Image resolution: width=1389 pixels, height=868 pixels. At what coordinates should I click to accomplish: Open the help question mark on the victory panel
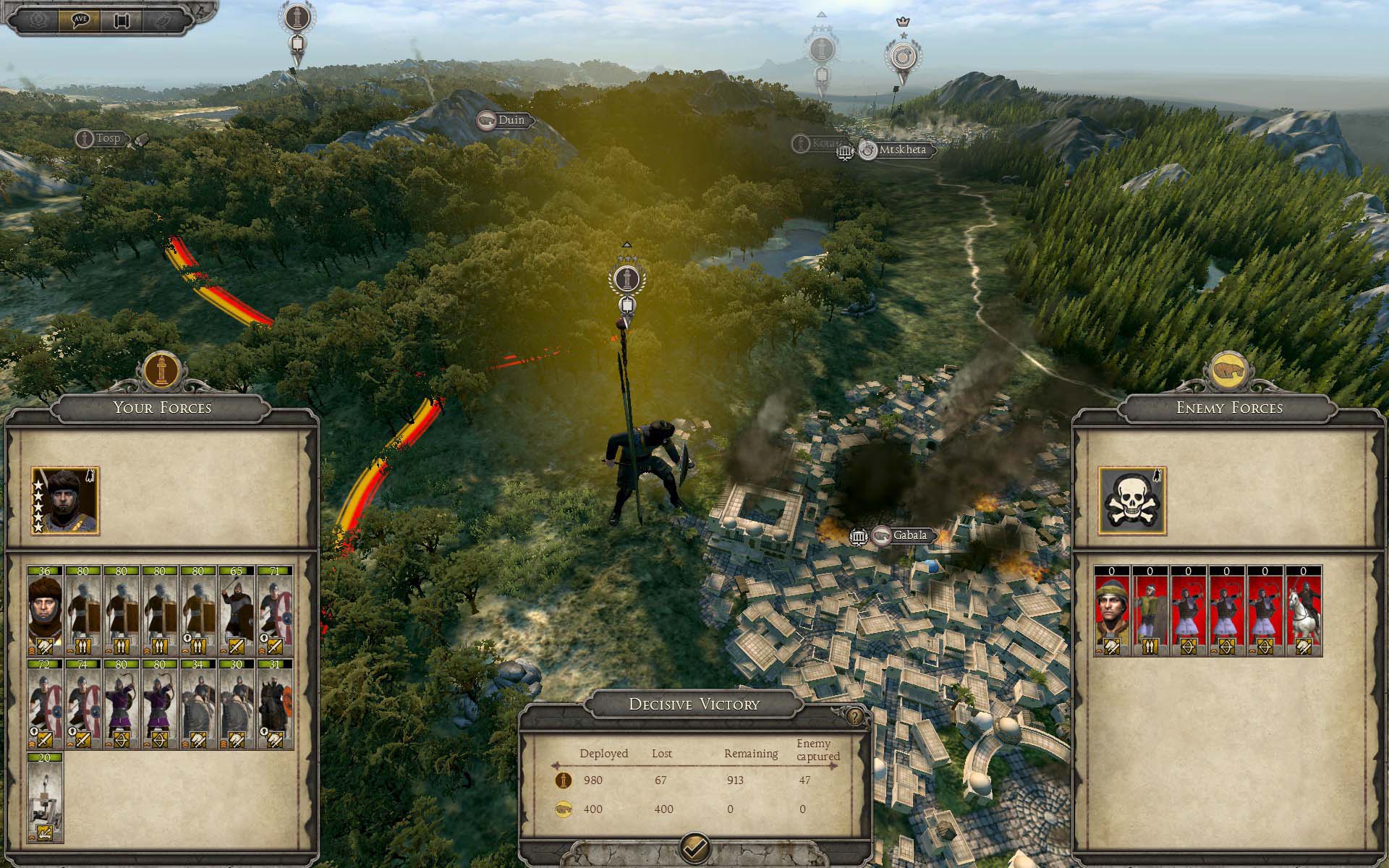click(855, 716)
